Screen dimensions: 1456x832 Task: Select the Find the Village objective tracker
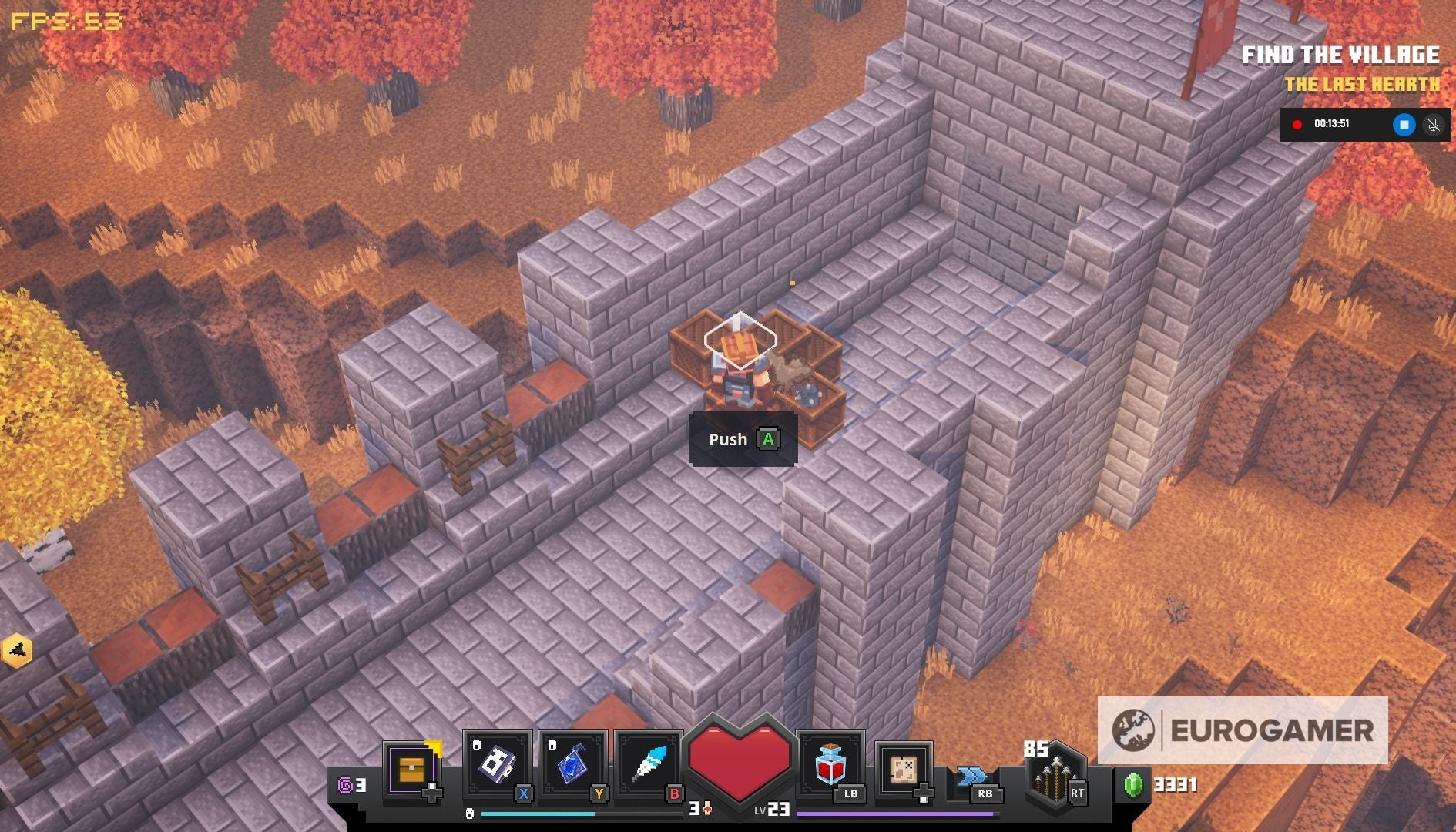click(1340, 55)
